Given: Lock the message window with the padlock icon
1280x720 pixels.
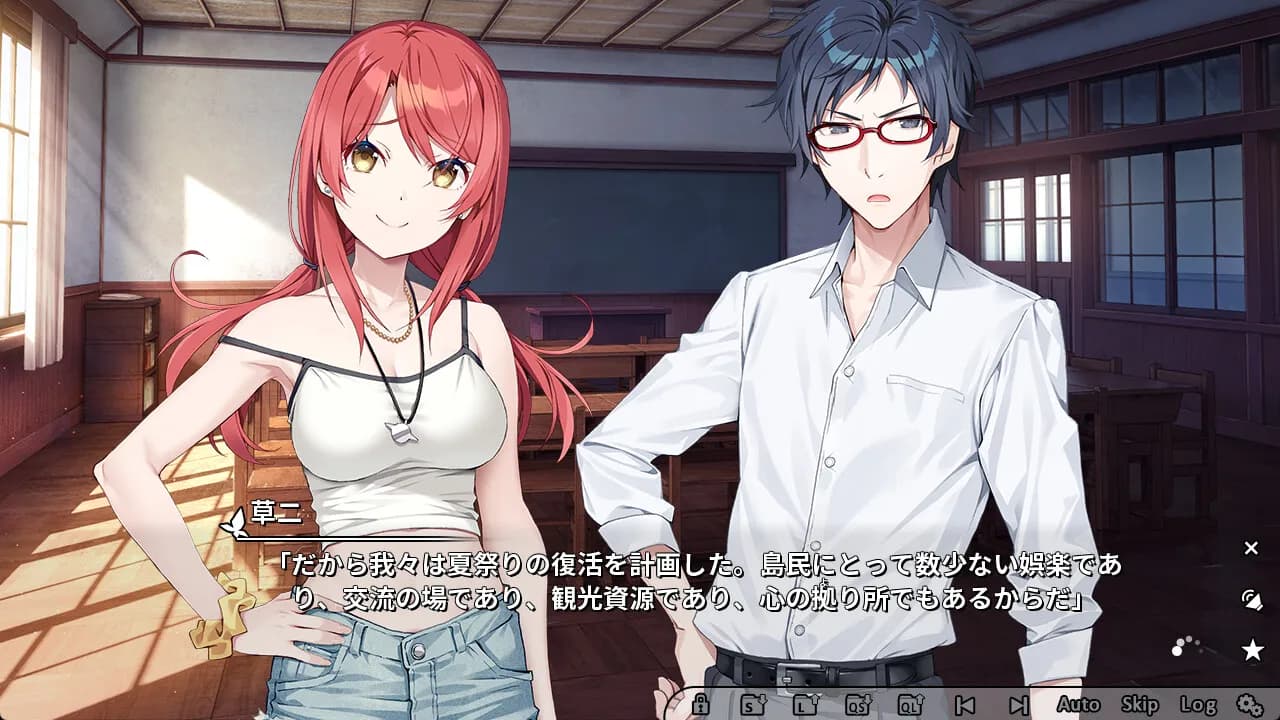Looking at the screenshot, I should pos(701,703).
